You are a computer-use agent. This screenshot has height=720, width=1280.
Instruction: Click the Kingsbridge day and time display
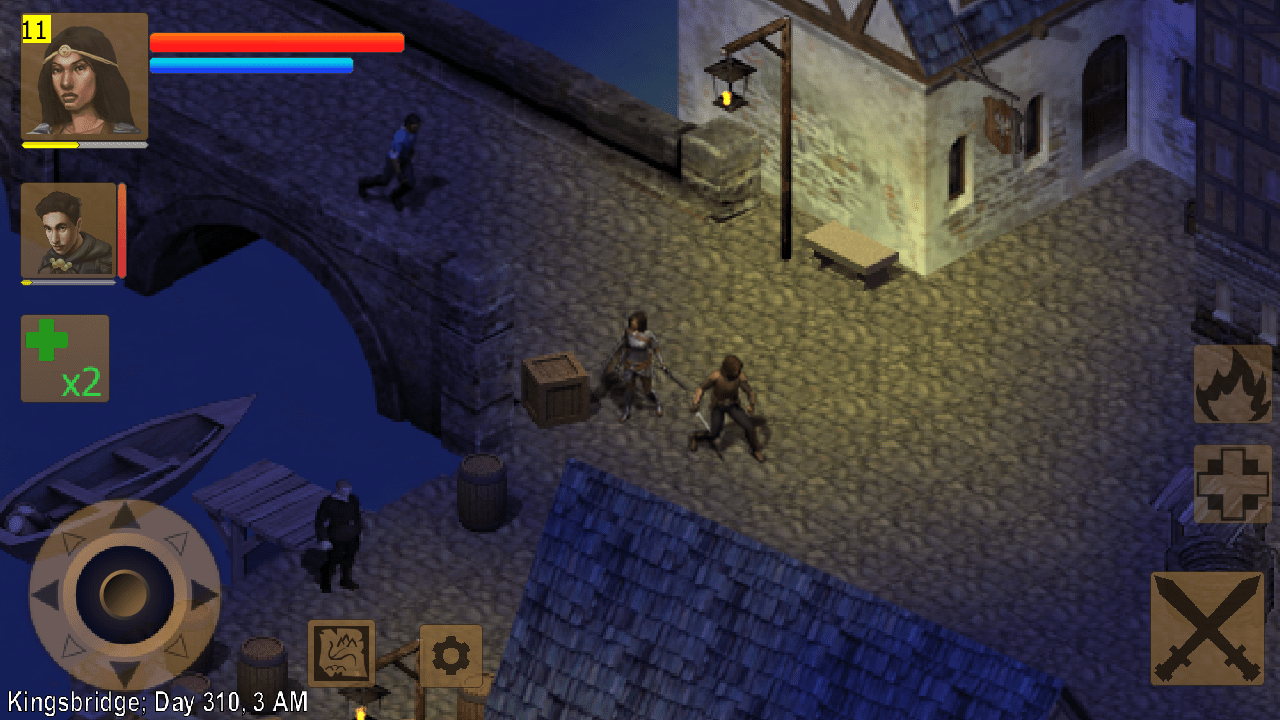click(x=155, y=701)
